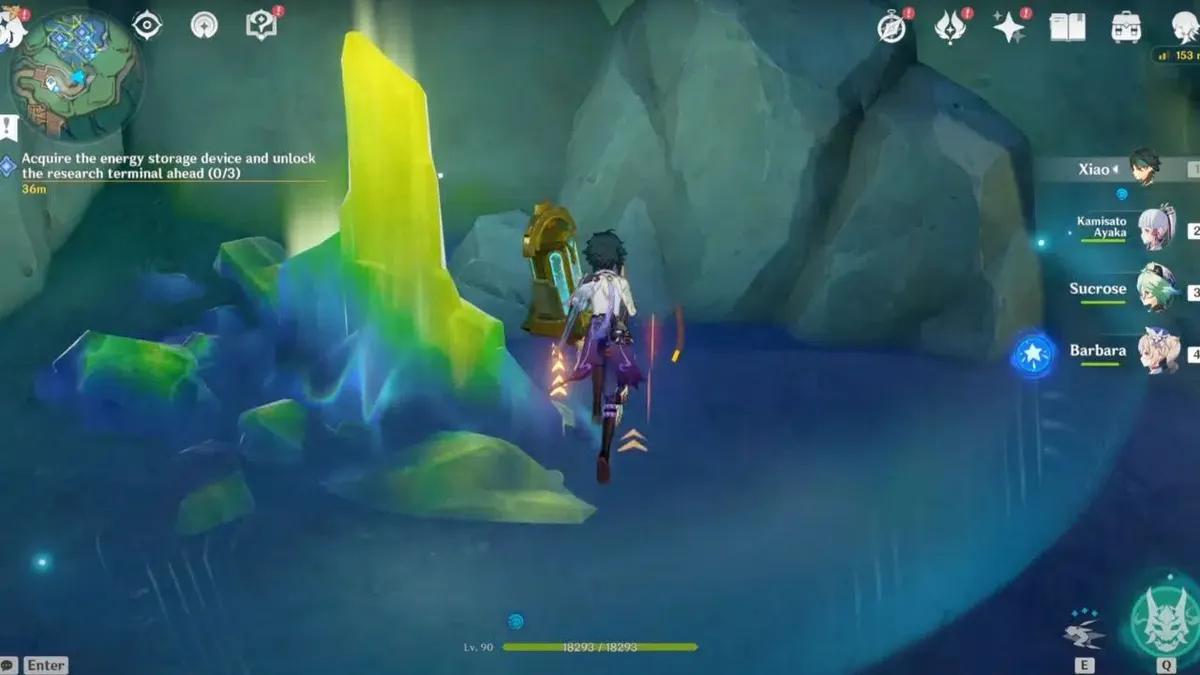
Task: Open the Paimon menu icon
Action: click(x=12, y=24)
